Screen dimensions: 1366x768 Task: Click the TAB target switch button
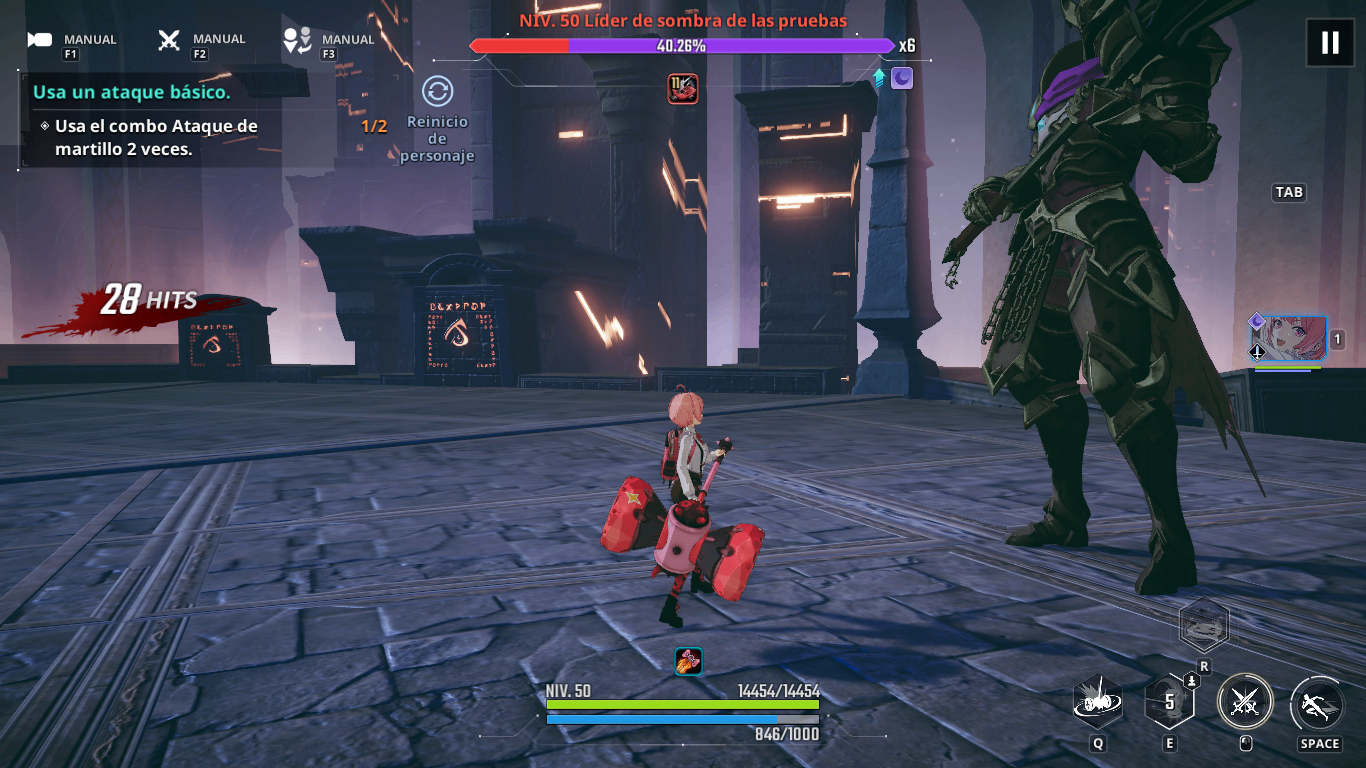pos(1288,192)
